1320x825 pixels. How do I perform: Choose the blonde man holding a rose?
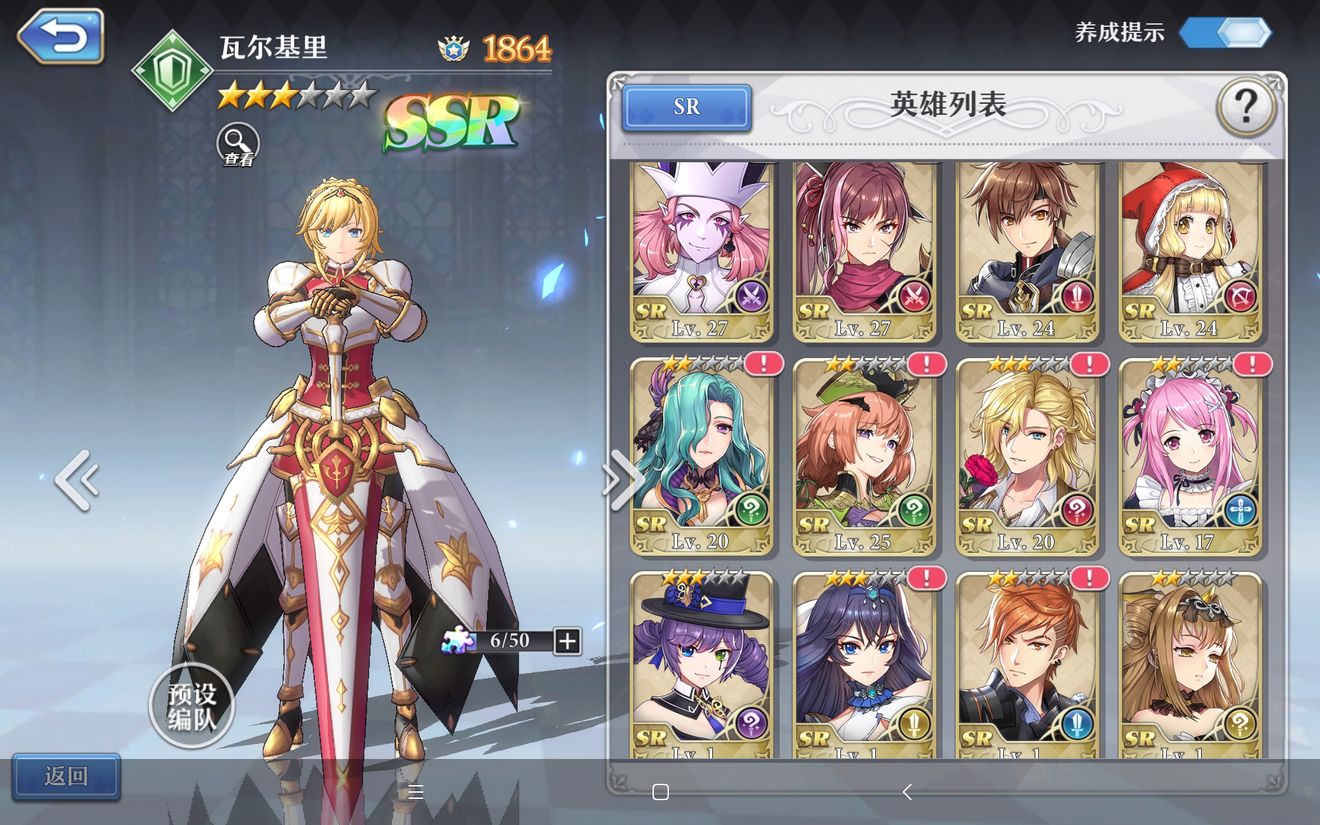pos(1027,457)
